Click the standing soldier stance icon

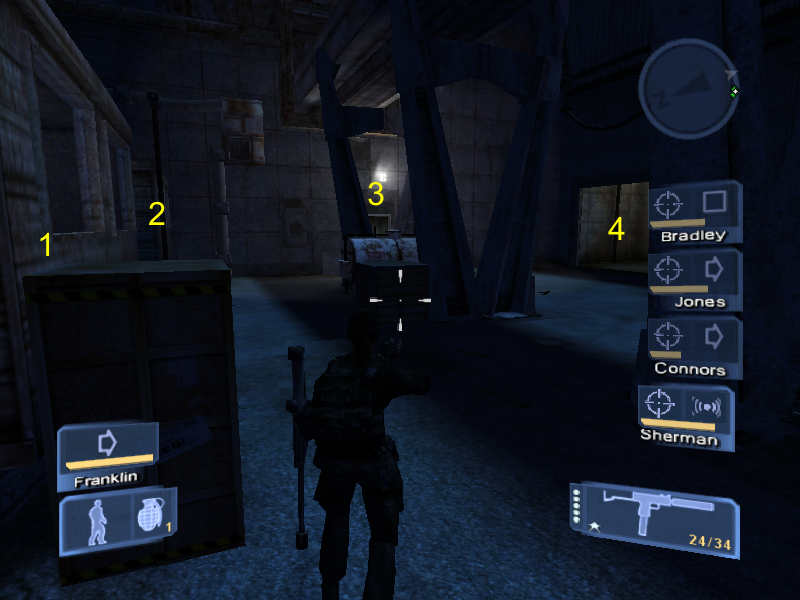coord(97,519)
